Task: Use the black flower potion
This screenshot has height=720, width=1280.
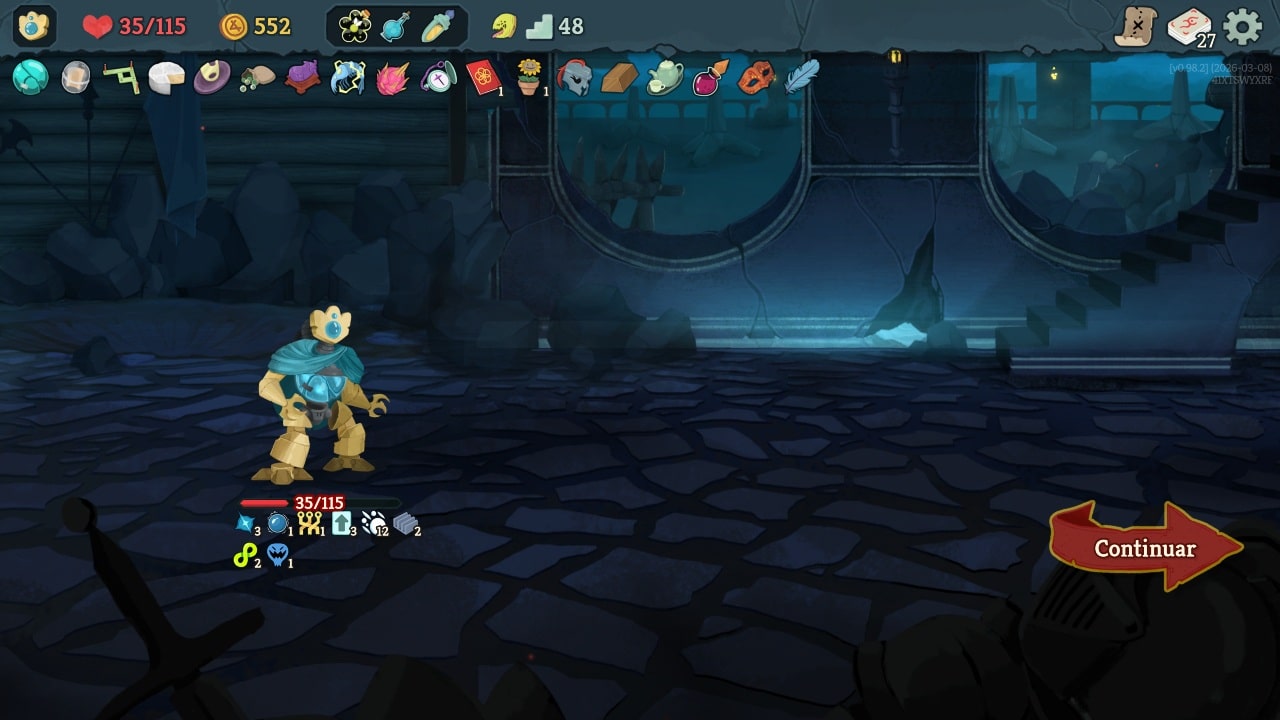Action: pyautogui.click(x=355, y=27)
